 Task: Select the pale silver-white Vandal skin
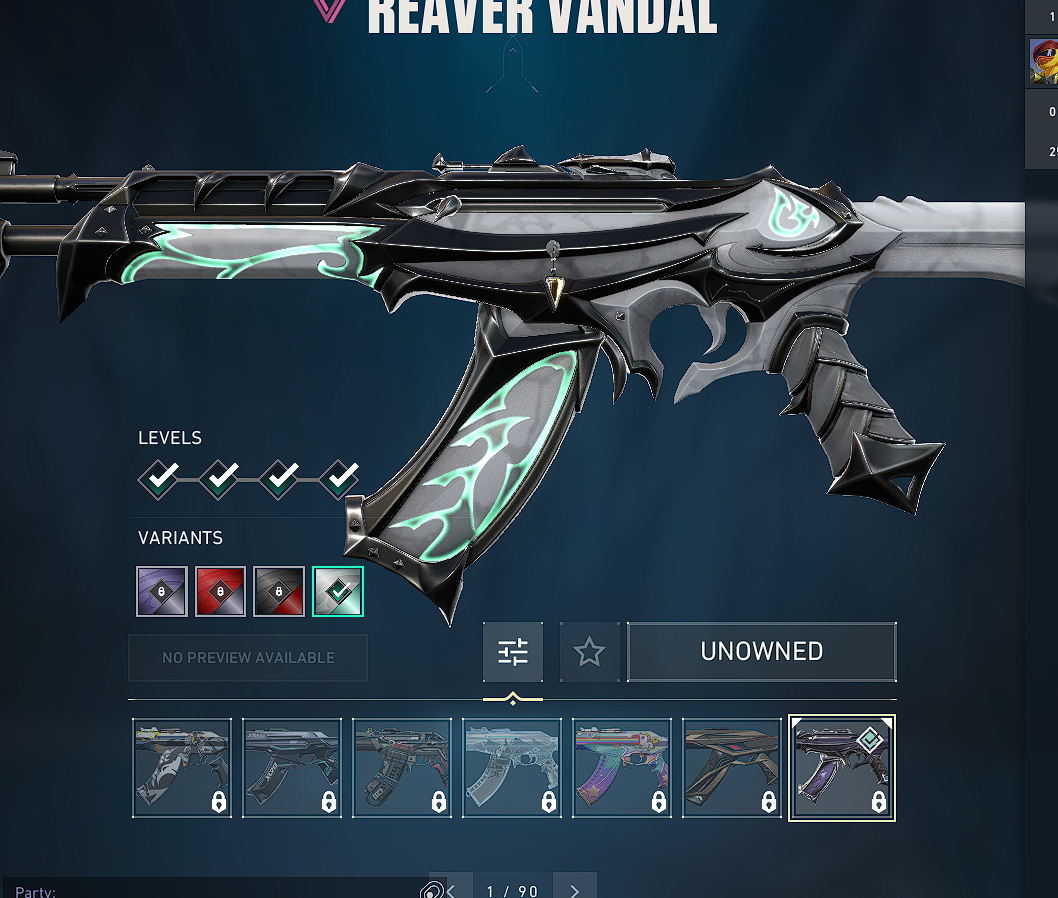512,768
